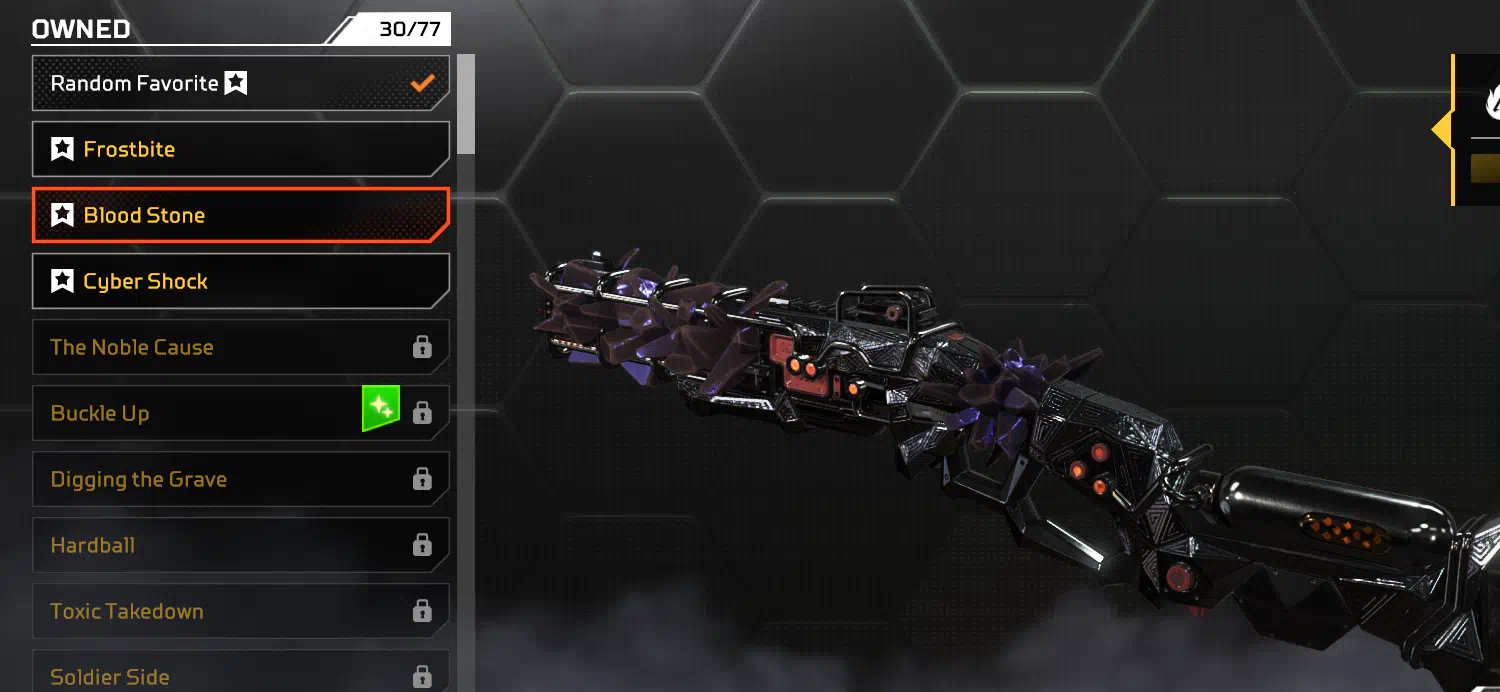1500x692 pixels.
Task: Toggle favorite star on Frostbite
Action: coord(62,150)
